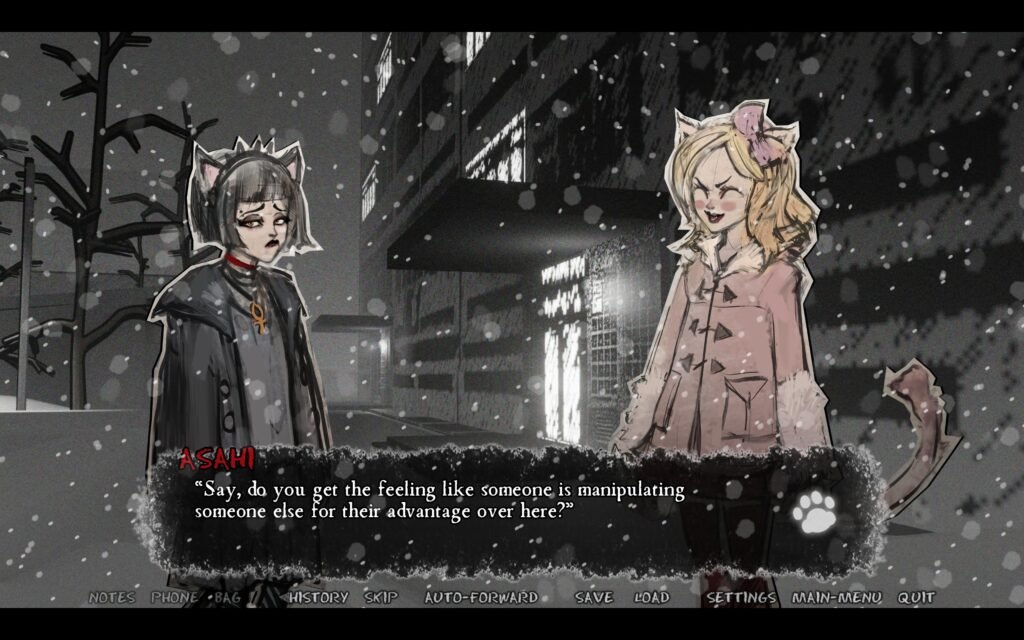Image resolution: width=1024 pixels, height=640 pixels.
Task: Check the Phone
Action: [174, 598]
